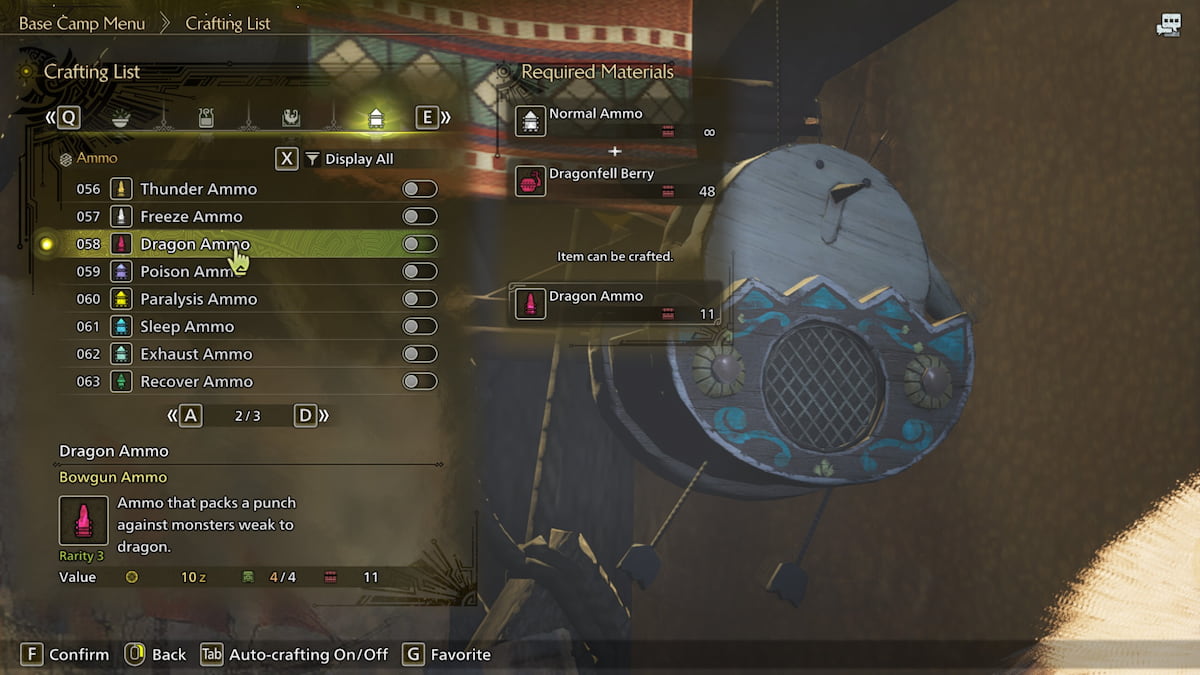Screen dimensions: 1200x675
Task: Choose the Freeze Ammo recipe
Action: coord(191,216)
